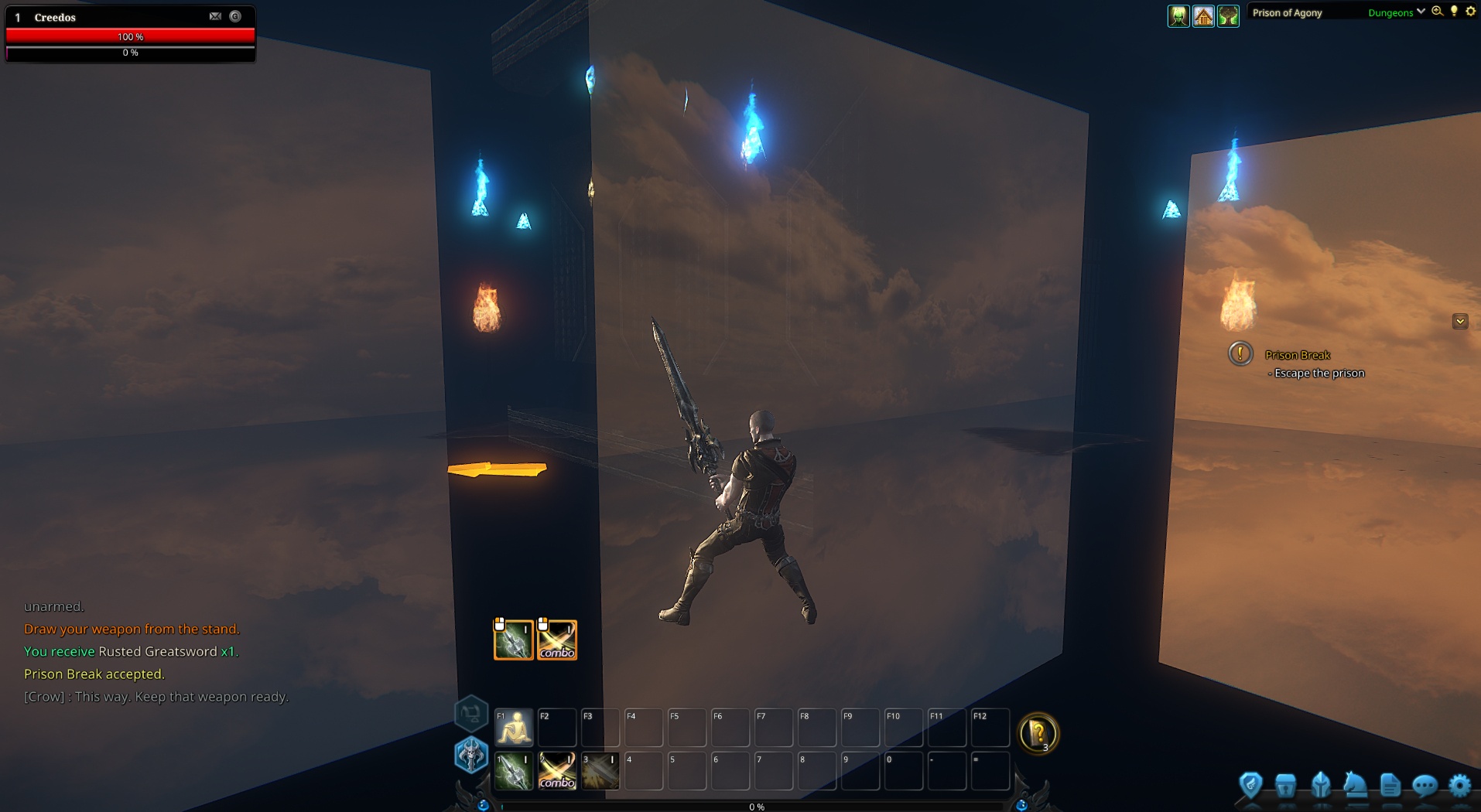Click the lightbulb hint icon

1455,12
